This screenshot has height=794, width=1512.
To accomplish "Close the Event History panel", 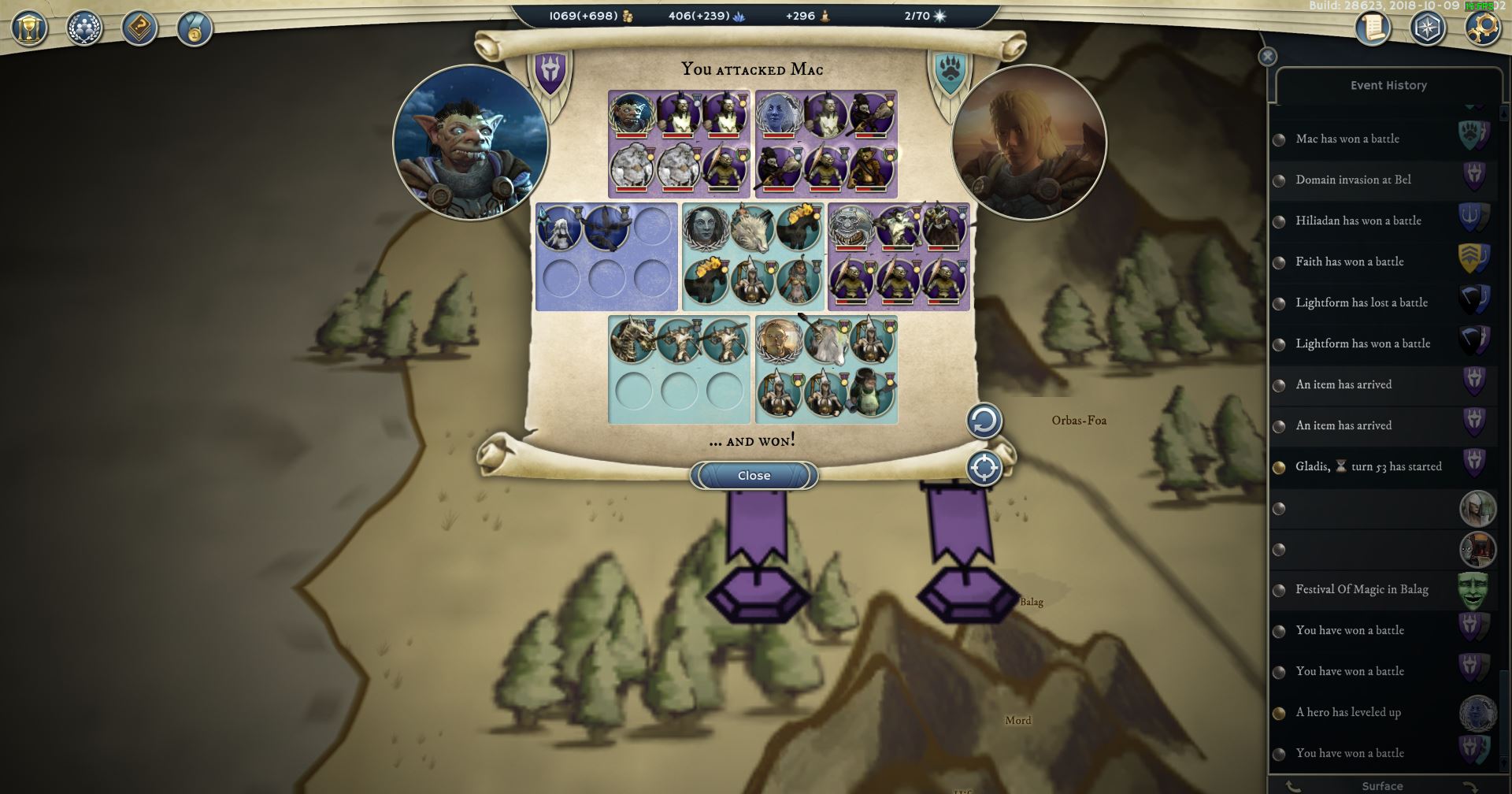I will [x=1267, y=57].
